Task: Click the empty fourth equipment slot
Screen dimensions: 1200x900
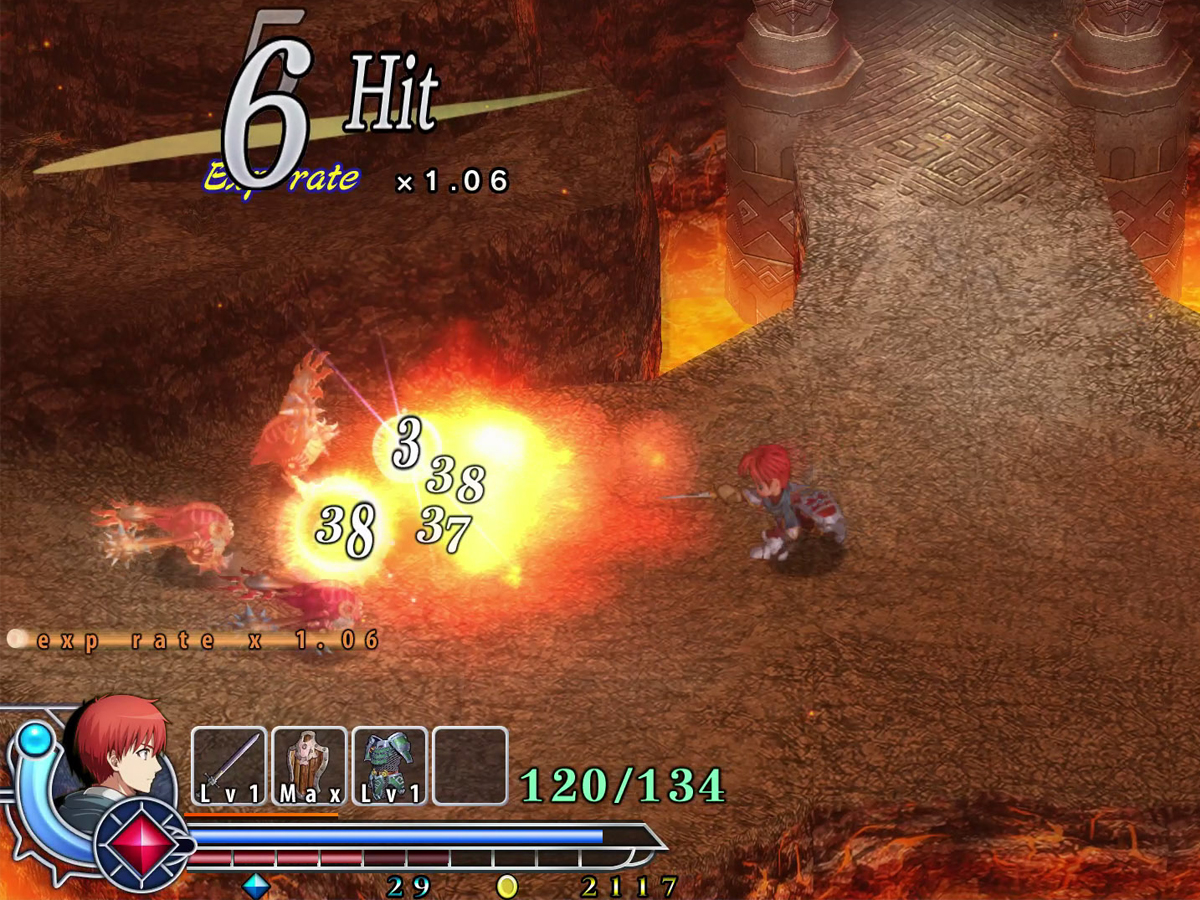Action: [470, 766]
